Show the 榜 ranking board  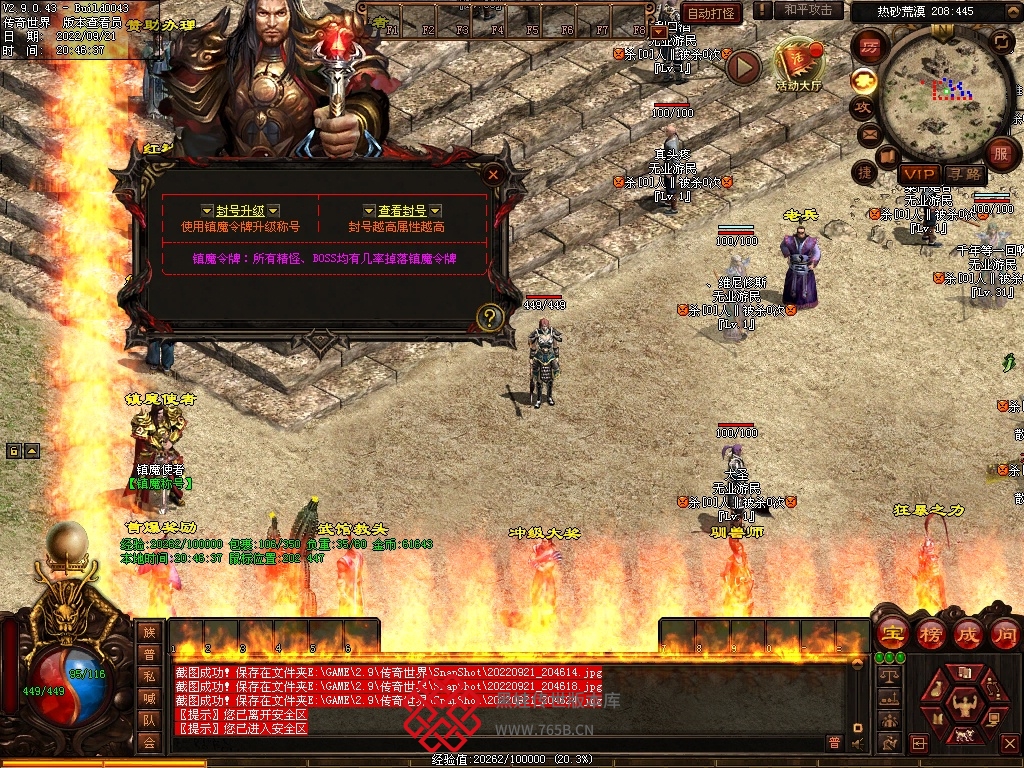tap(928, 633)
